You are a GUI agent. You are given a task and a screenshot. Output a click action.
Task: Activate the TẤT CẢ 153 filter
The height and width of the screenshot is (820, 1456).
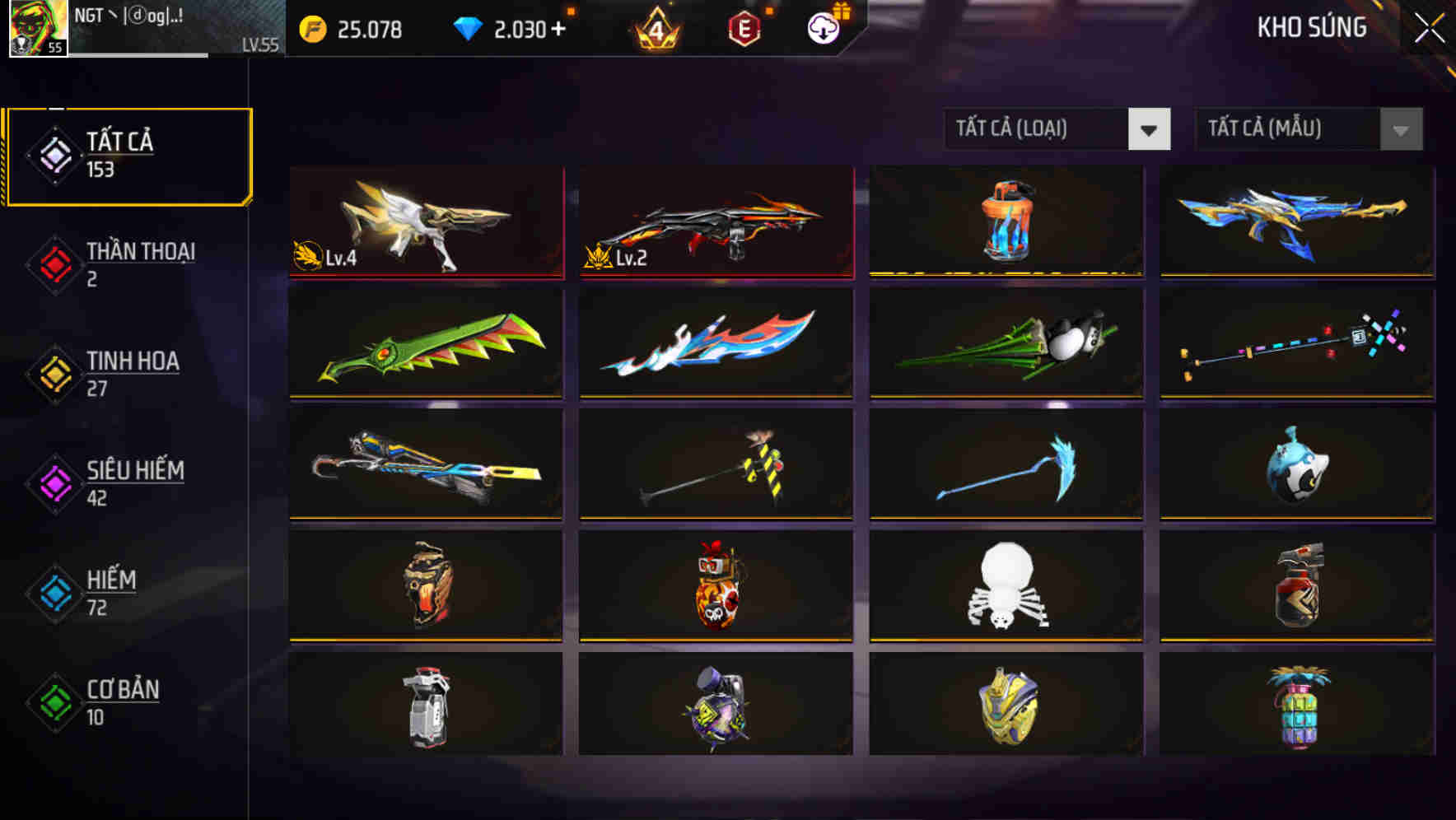click(128, 153)
